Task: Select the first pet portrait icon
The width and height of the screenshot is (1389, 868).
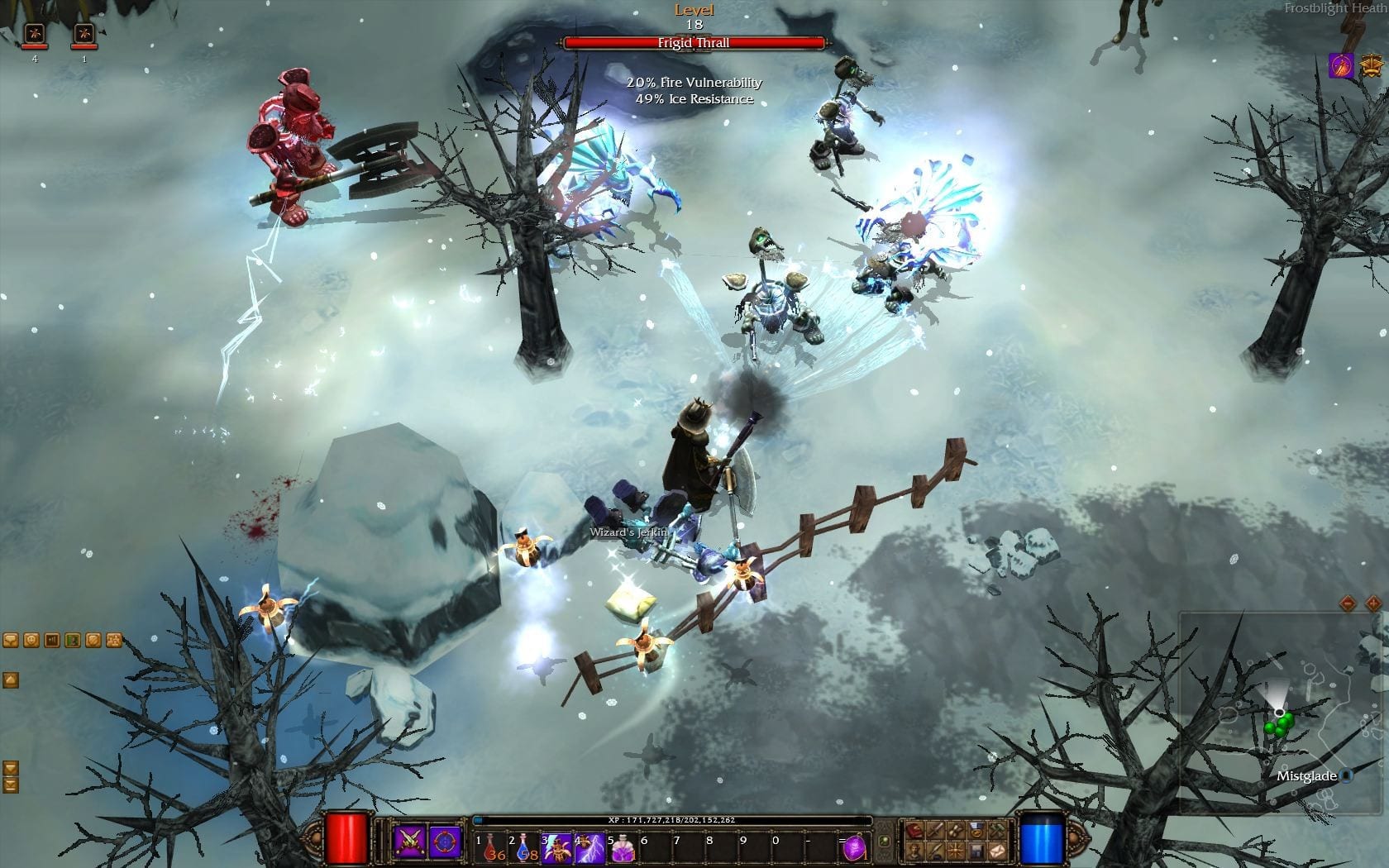Action: point(35,35)
